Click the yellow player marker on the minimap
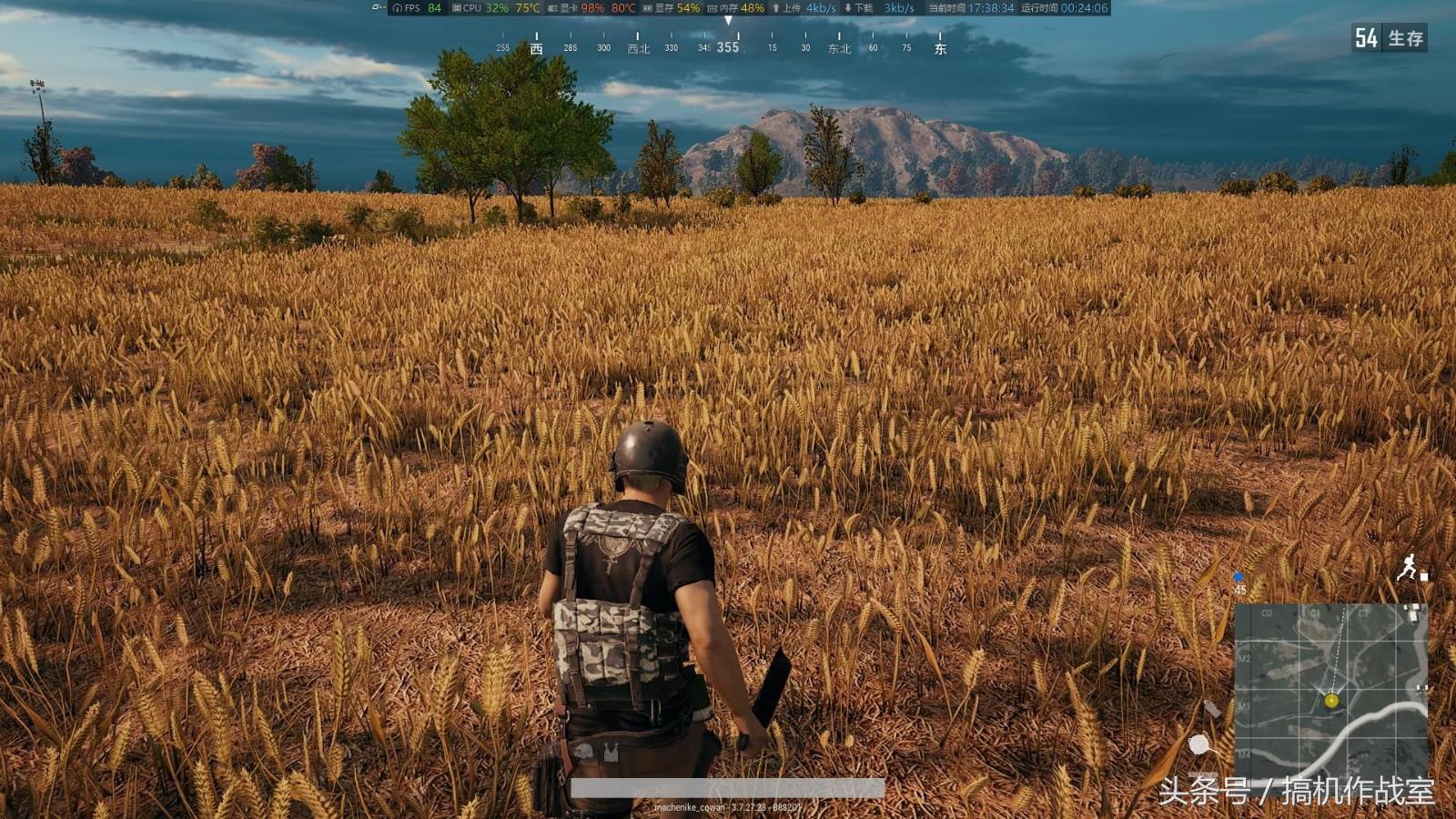1456x819 pixels. pos(1331,700)
